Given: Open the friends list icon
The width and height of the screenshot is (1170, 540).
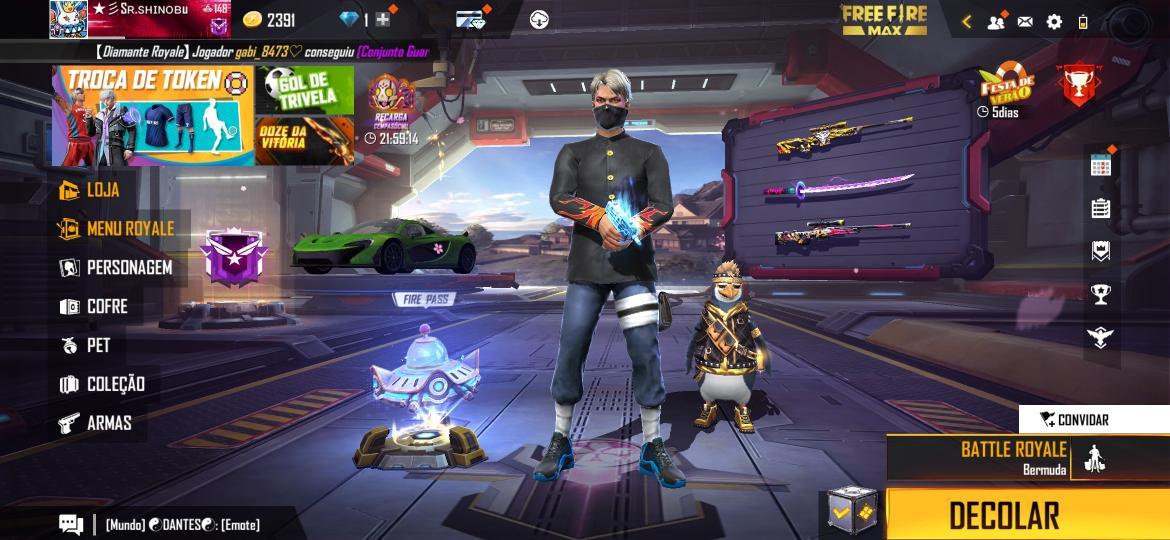Looking at the screenshot, I should point(995,21).
